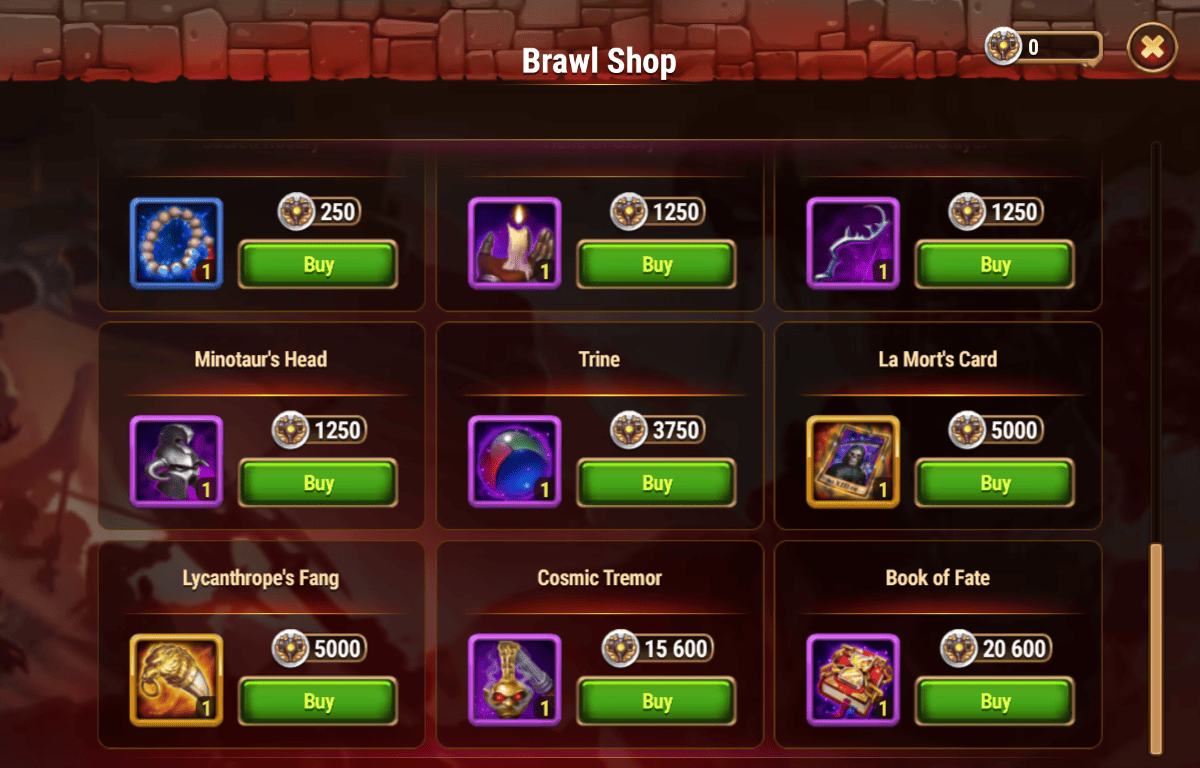Image resolution: width=1200 pixels, height=768 pixels.
Task: Select the candle item icon
Action: tap(514, 243)
